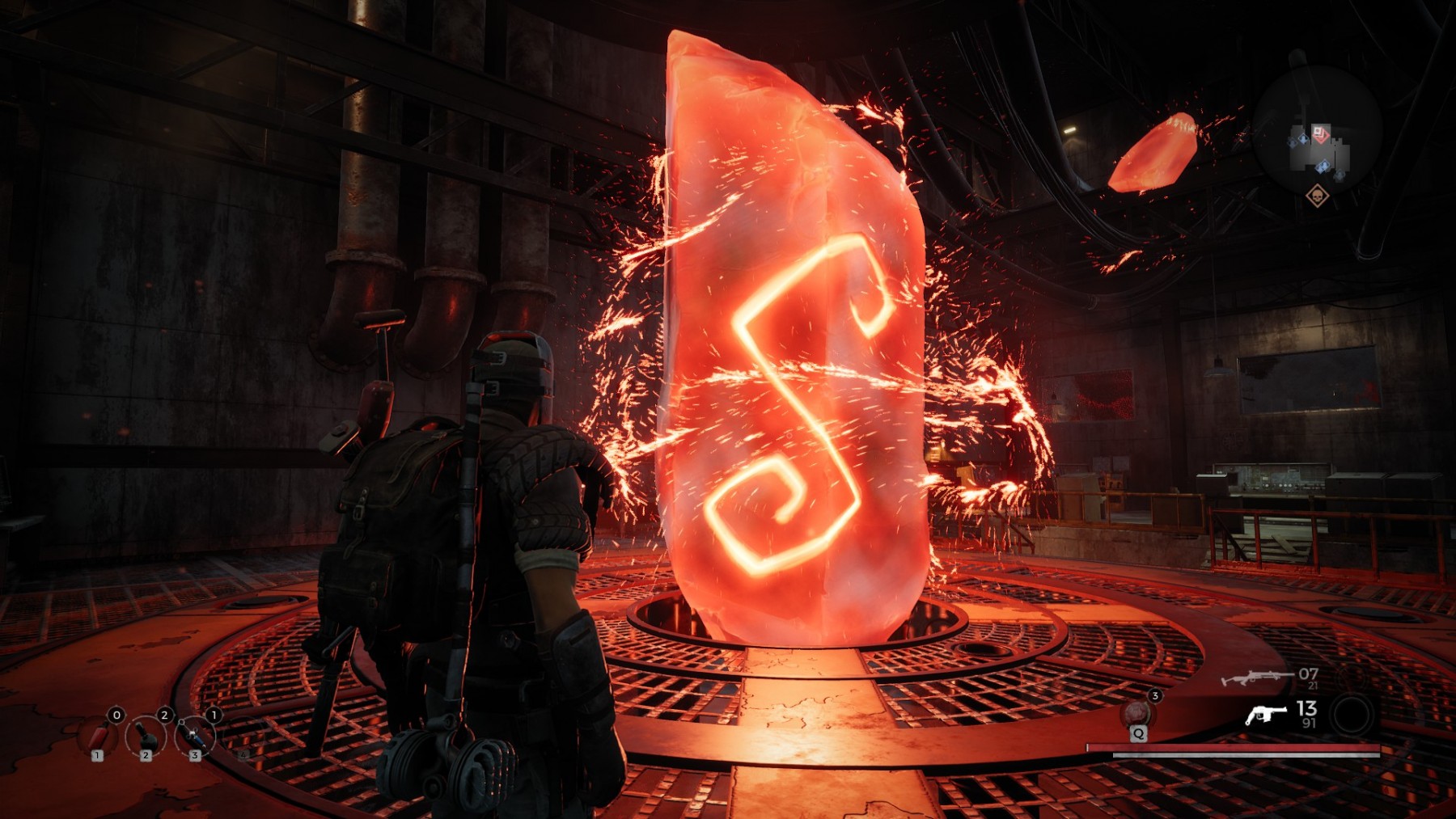Use the Dragon Heart healing item

click(1137, 714)
